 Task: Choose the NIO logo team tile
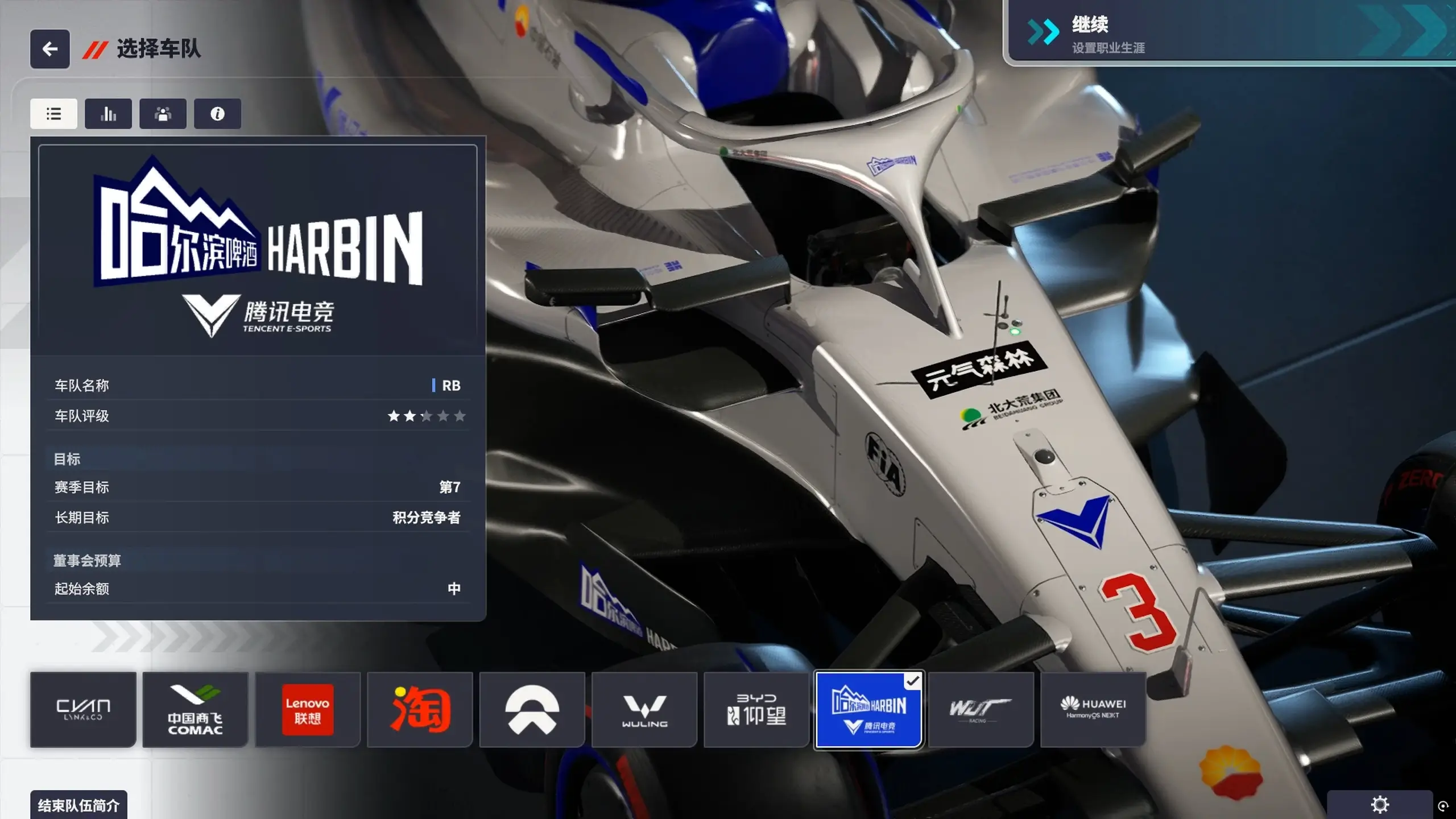(x=532, y=709)
